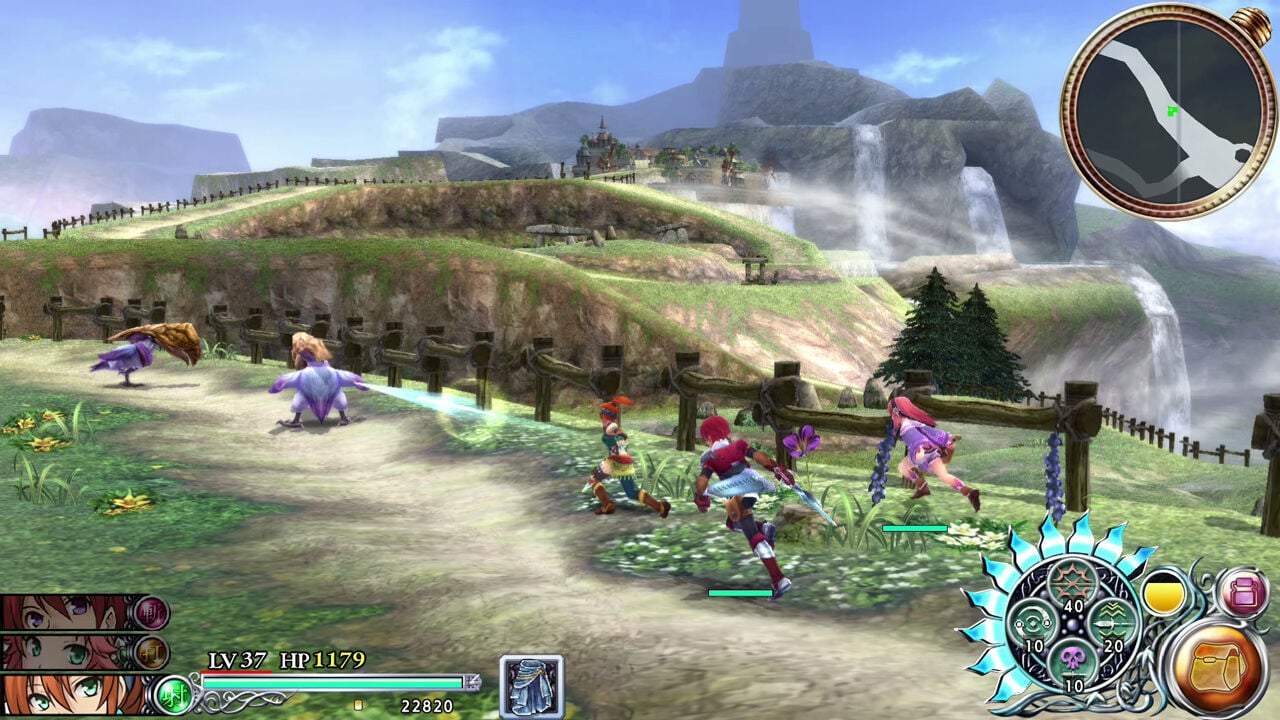Click the gold amount reading 22820
Image resolution: width=1280 pixels, height=720 pixels.
[x=427, y=704]
